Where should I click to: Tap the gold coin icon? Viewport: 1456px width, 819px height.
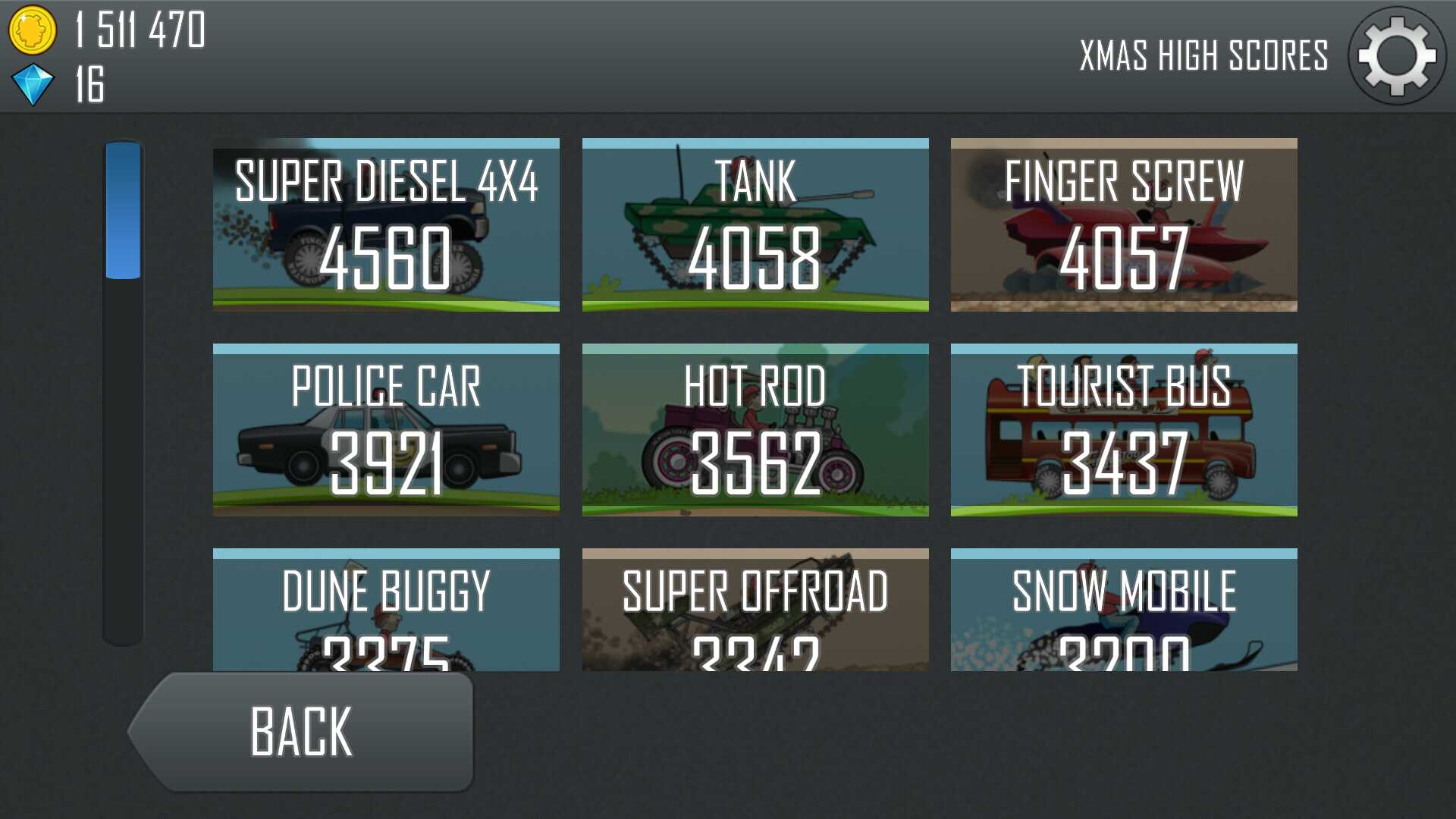[32, 30]
